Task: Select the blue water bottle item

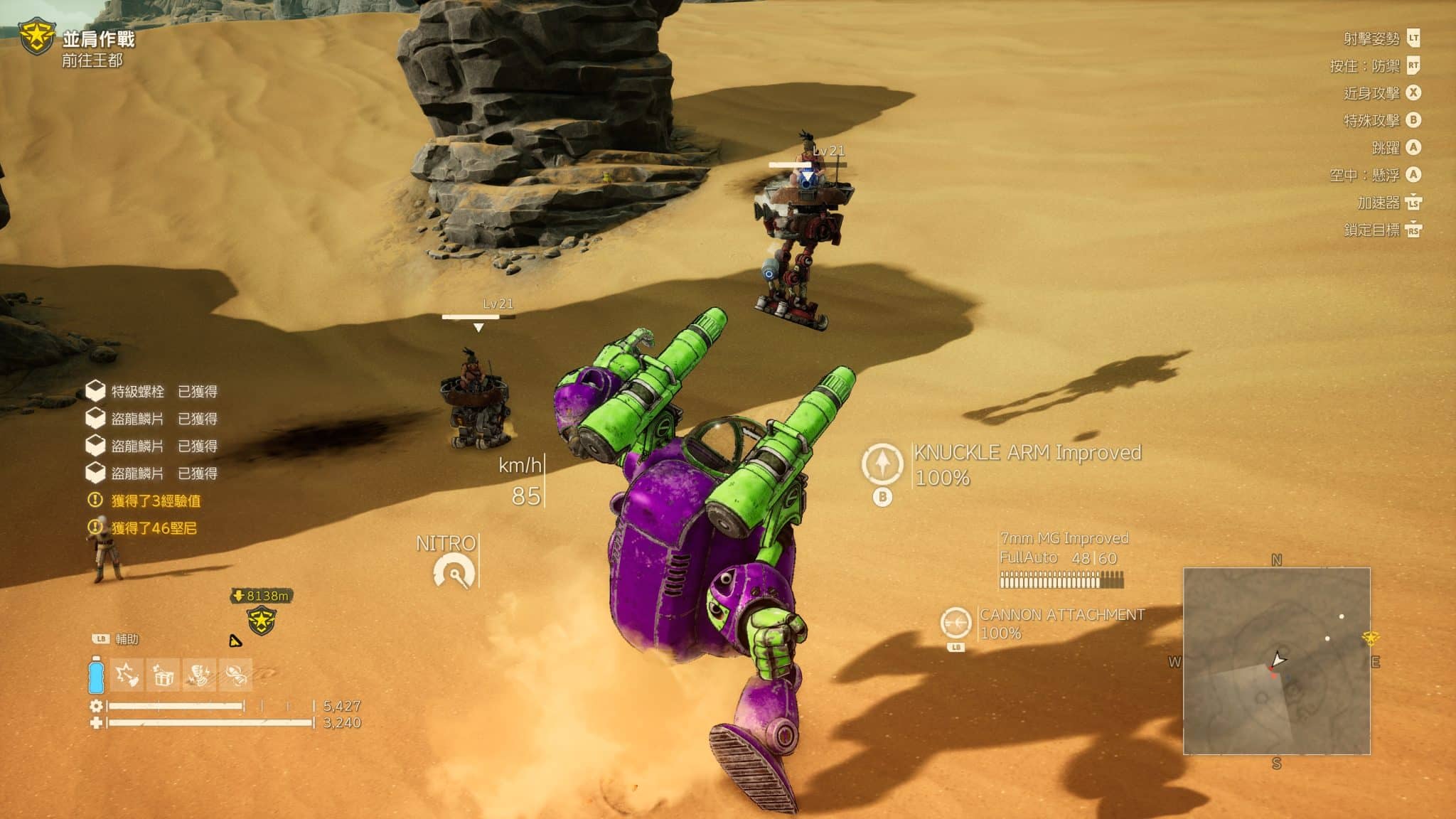Action: [96, 674]
